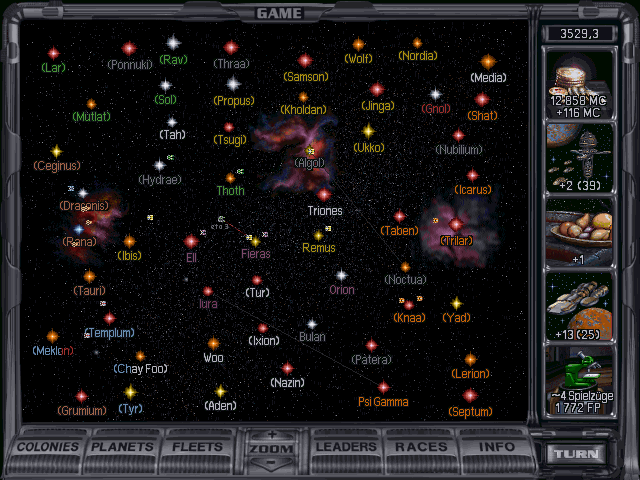Screen dimensions: 640x480
Task: End the current turn with Turn button
Action: click(580, 453)
